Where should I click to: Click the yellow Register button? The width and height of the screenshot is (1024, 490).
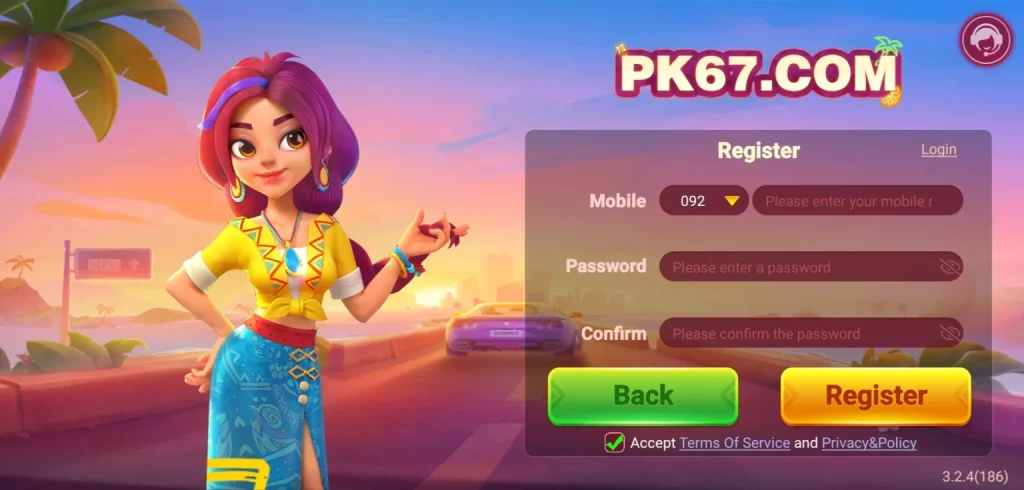(x=875, y=396)
